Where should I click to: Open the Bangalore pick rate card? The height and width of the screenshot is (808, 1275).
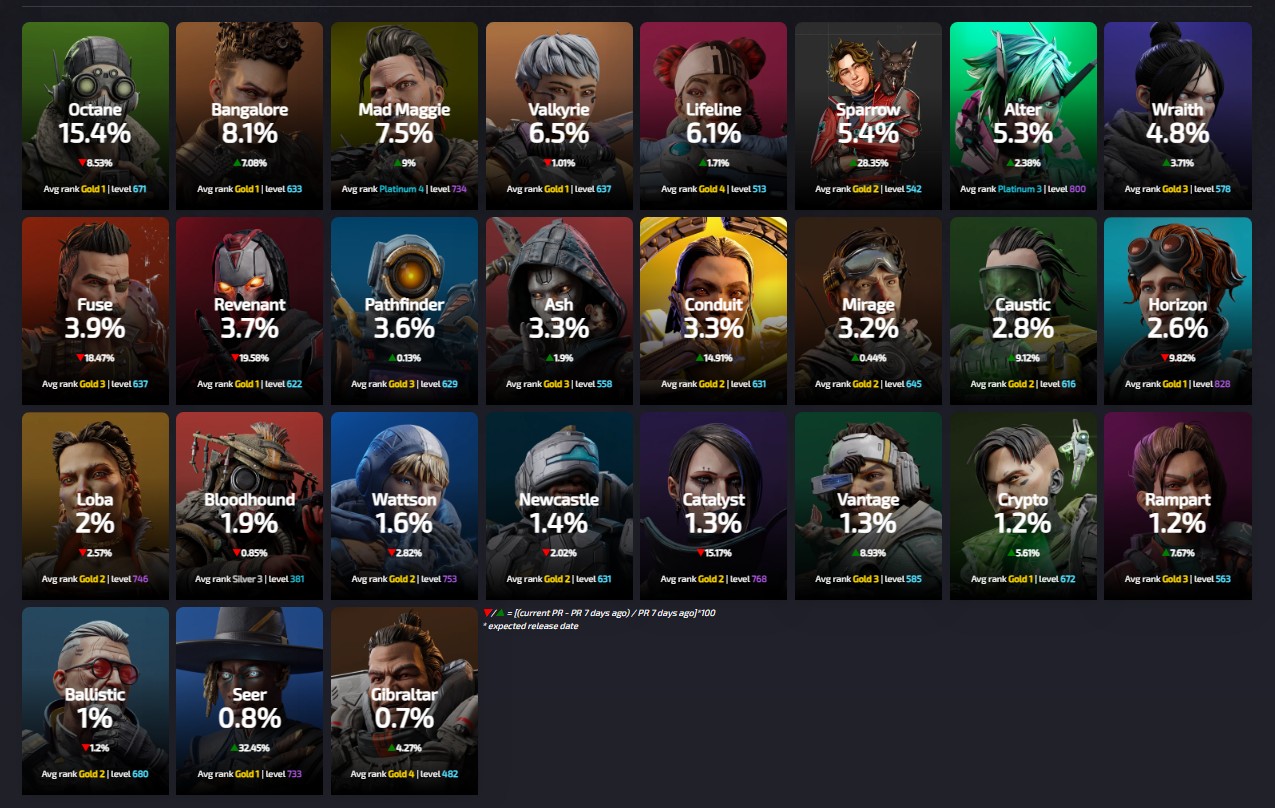249,116
